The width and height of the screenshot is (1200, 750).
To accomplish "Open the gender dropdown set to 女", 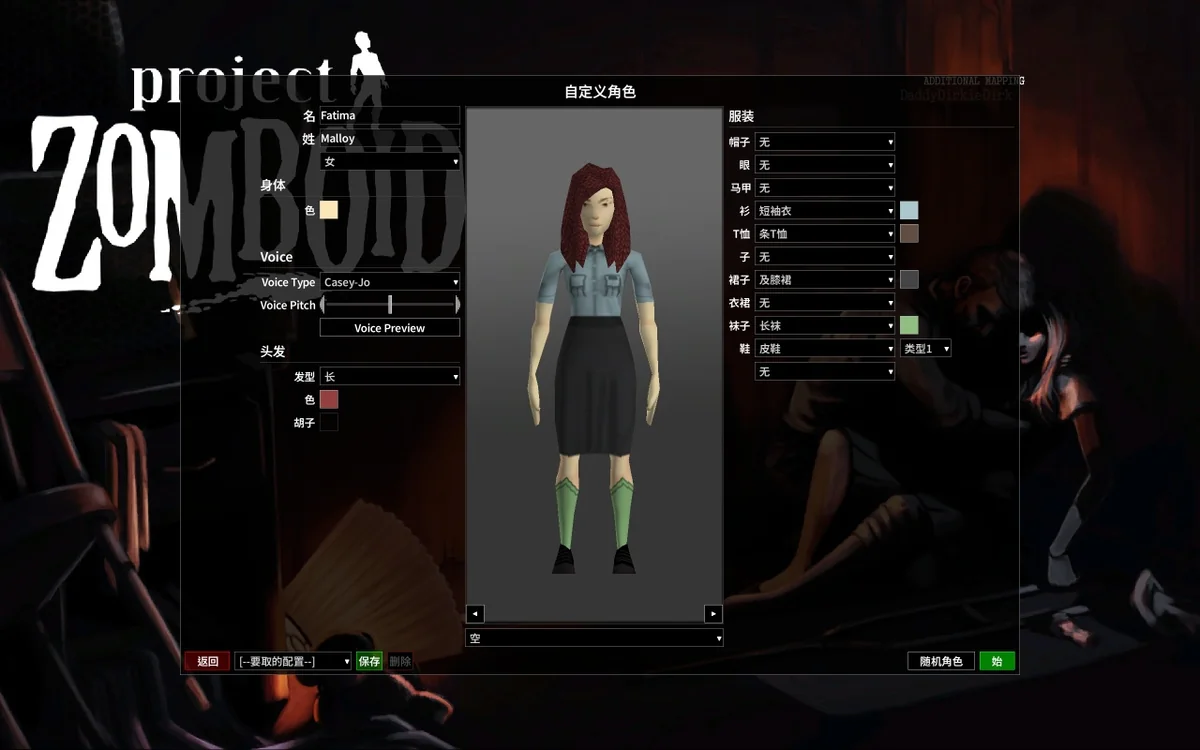I will (390, 162).
